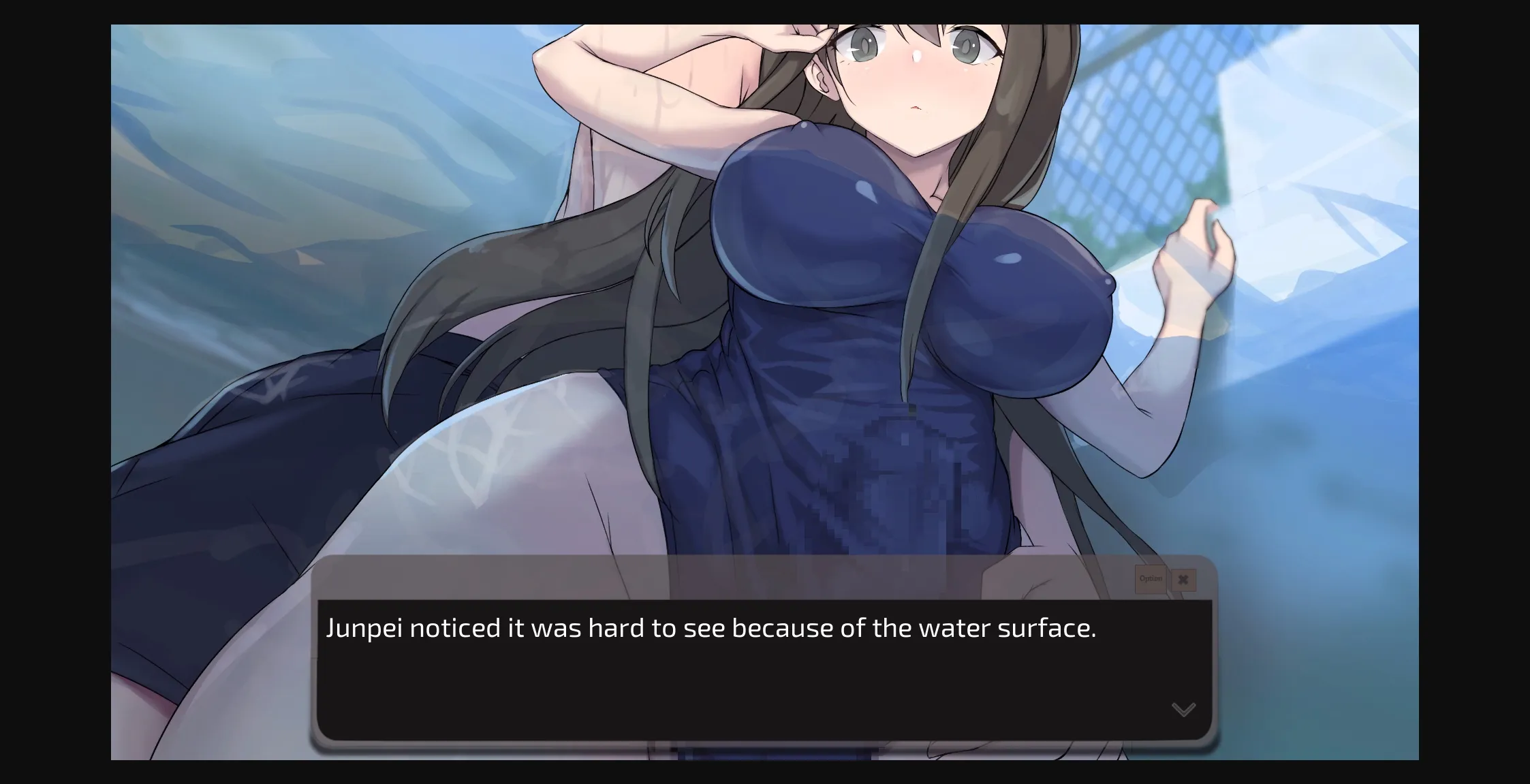This screenshot has width=1530, height=784.
Task: Hide the message window using its X toggle
Action: pyautogui.click(x=1185, y=580)
